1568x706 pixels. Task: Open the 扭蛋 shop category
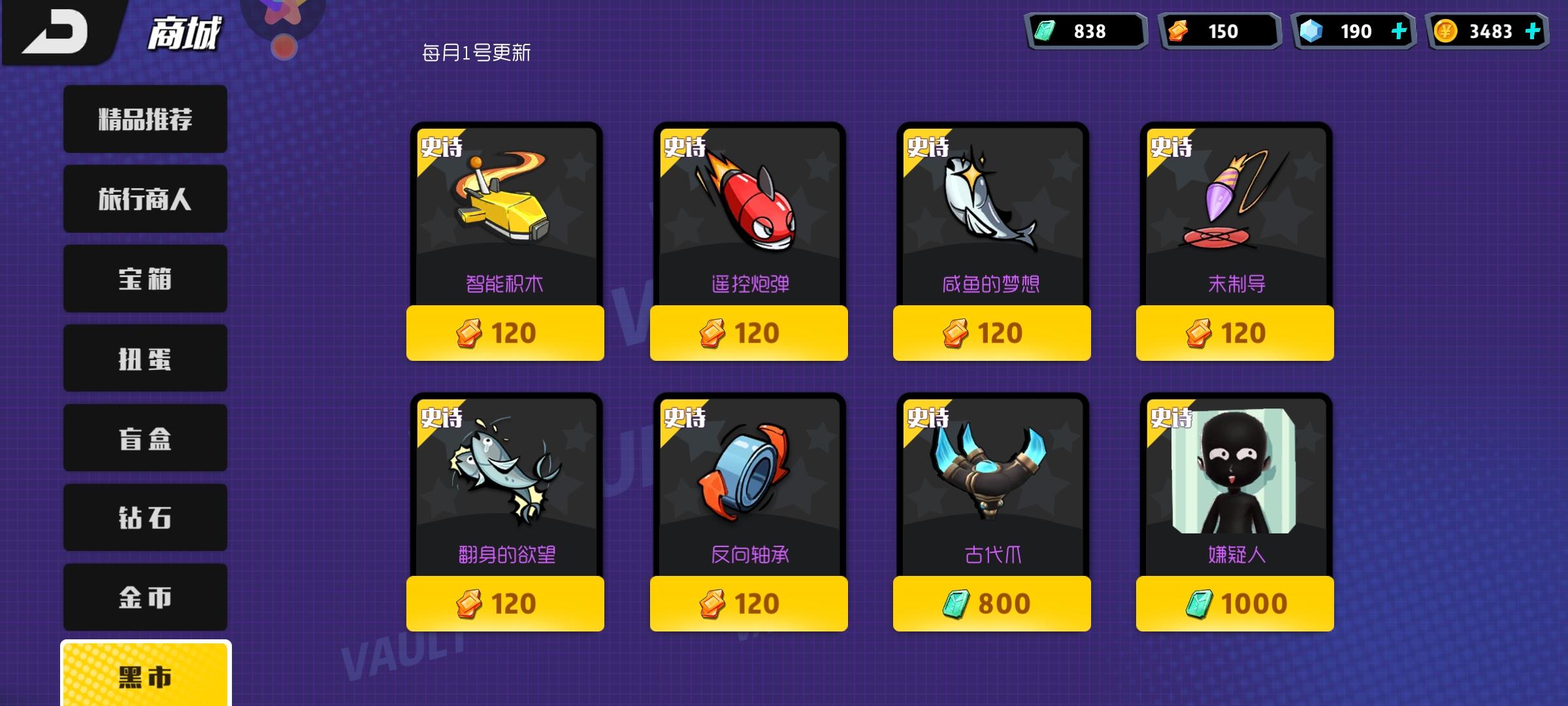tap(144, 358)
